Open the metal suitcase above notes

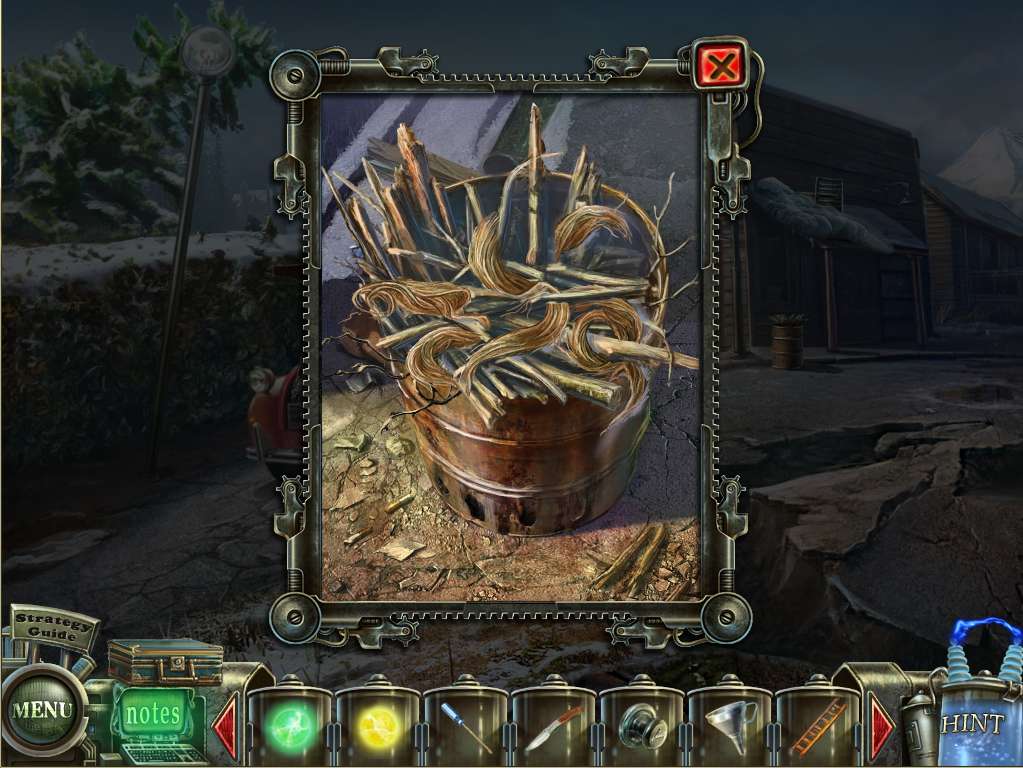coord(165,661)
